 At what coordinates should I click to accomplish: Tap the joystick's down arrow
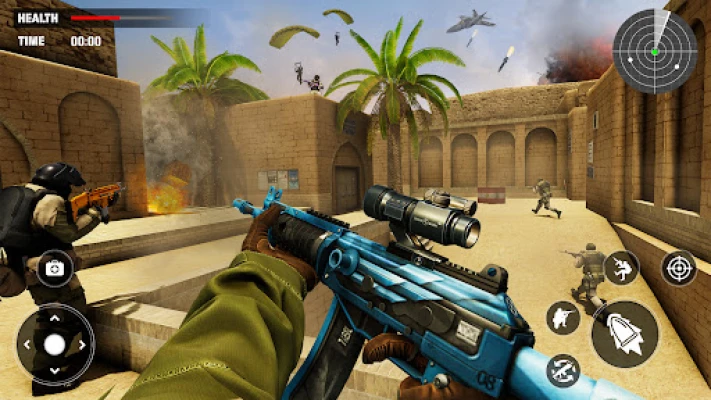(x=54, y=371)
